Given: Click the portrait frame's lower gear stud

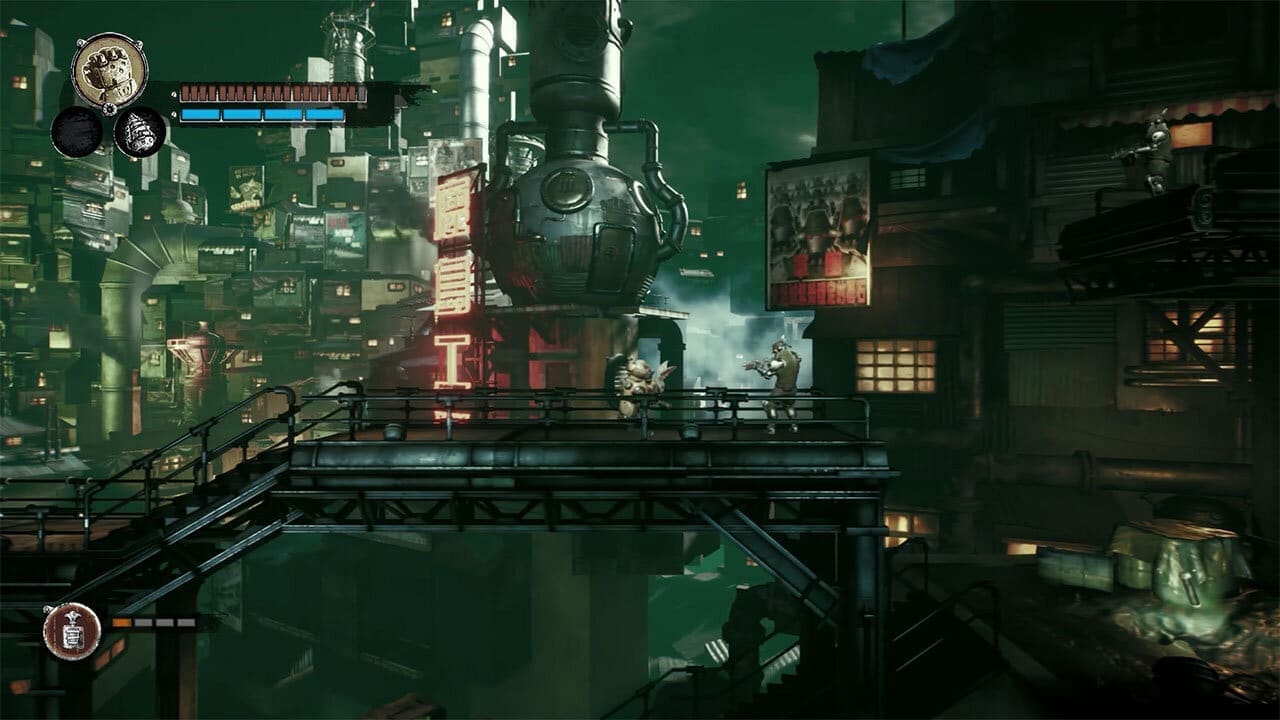Looking at the screenshot, I should (x=109, y=109).
